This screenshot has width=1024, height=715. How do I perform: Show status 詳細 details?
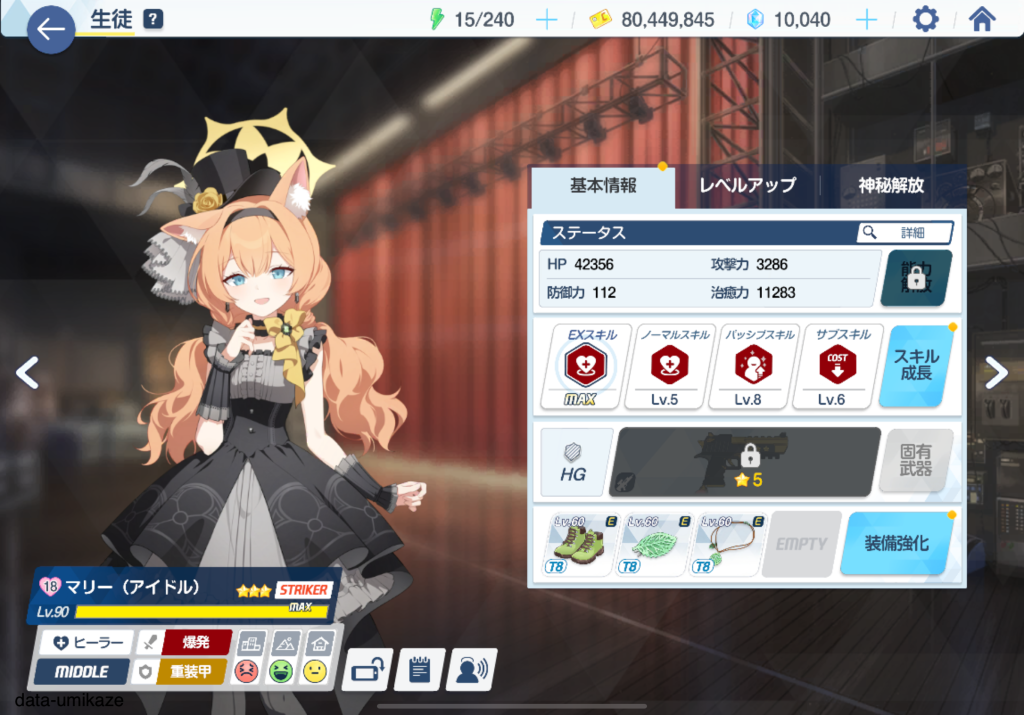904,232
